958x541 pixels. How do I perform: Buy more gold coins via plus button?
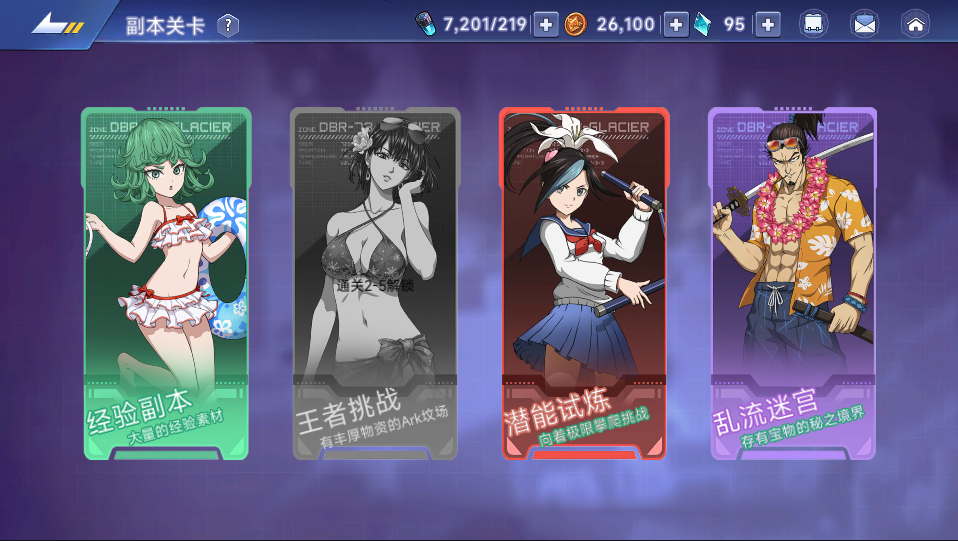coord(676,25)
